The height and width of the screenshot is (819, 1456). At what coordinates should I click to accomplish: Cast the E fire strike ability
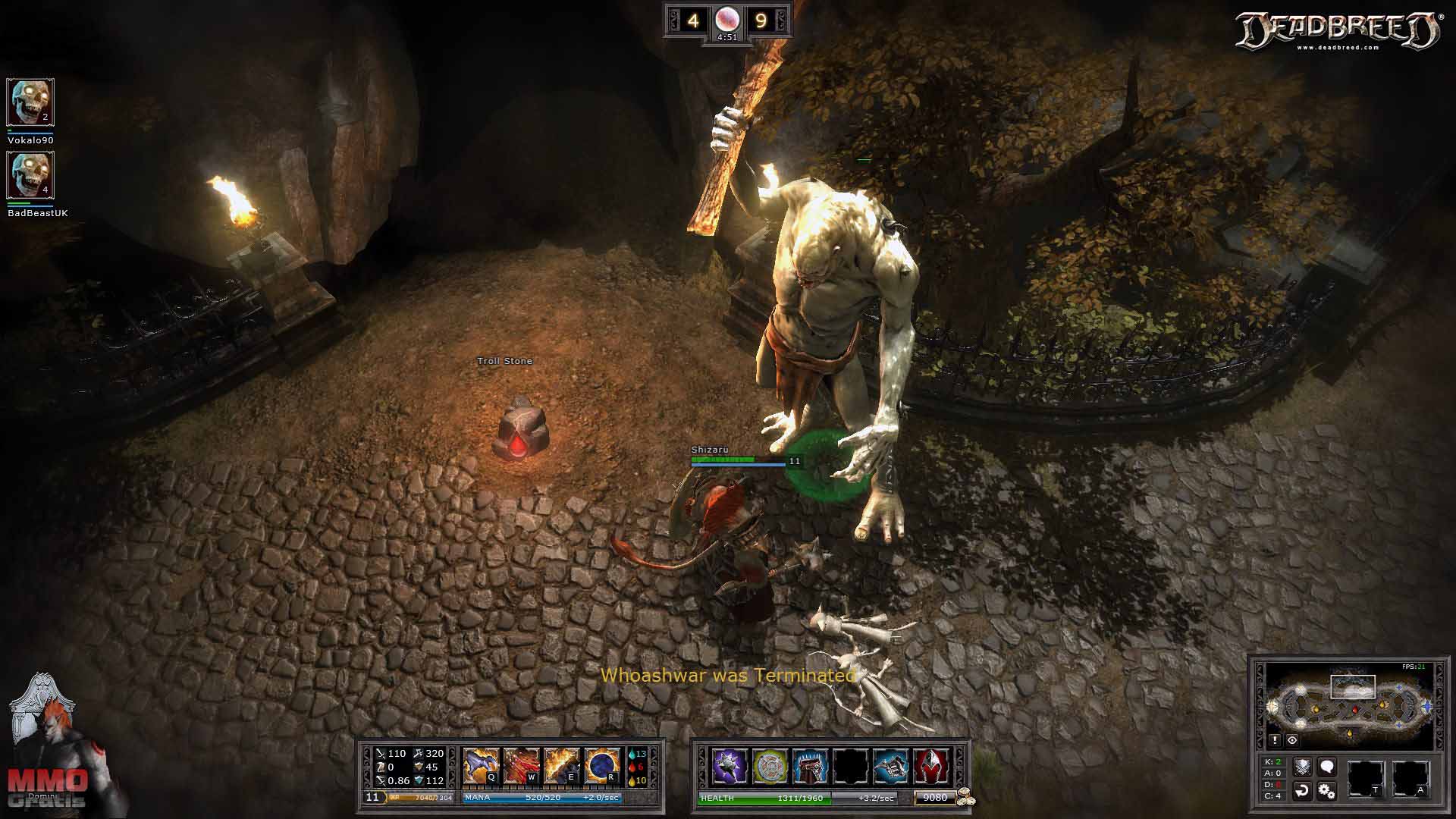click(x=561, y=765)
